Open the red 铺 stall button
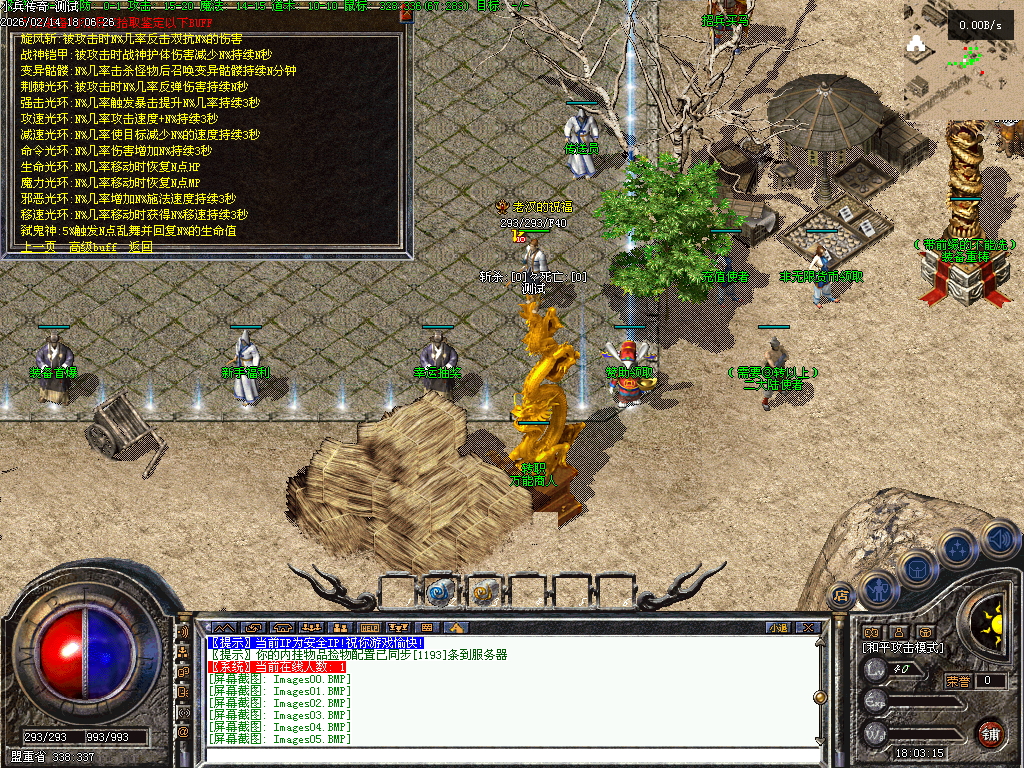The height and width of the screenshot is (768, 1024). tap(989, 733)
